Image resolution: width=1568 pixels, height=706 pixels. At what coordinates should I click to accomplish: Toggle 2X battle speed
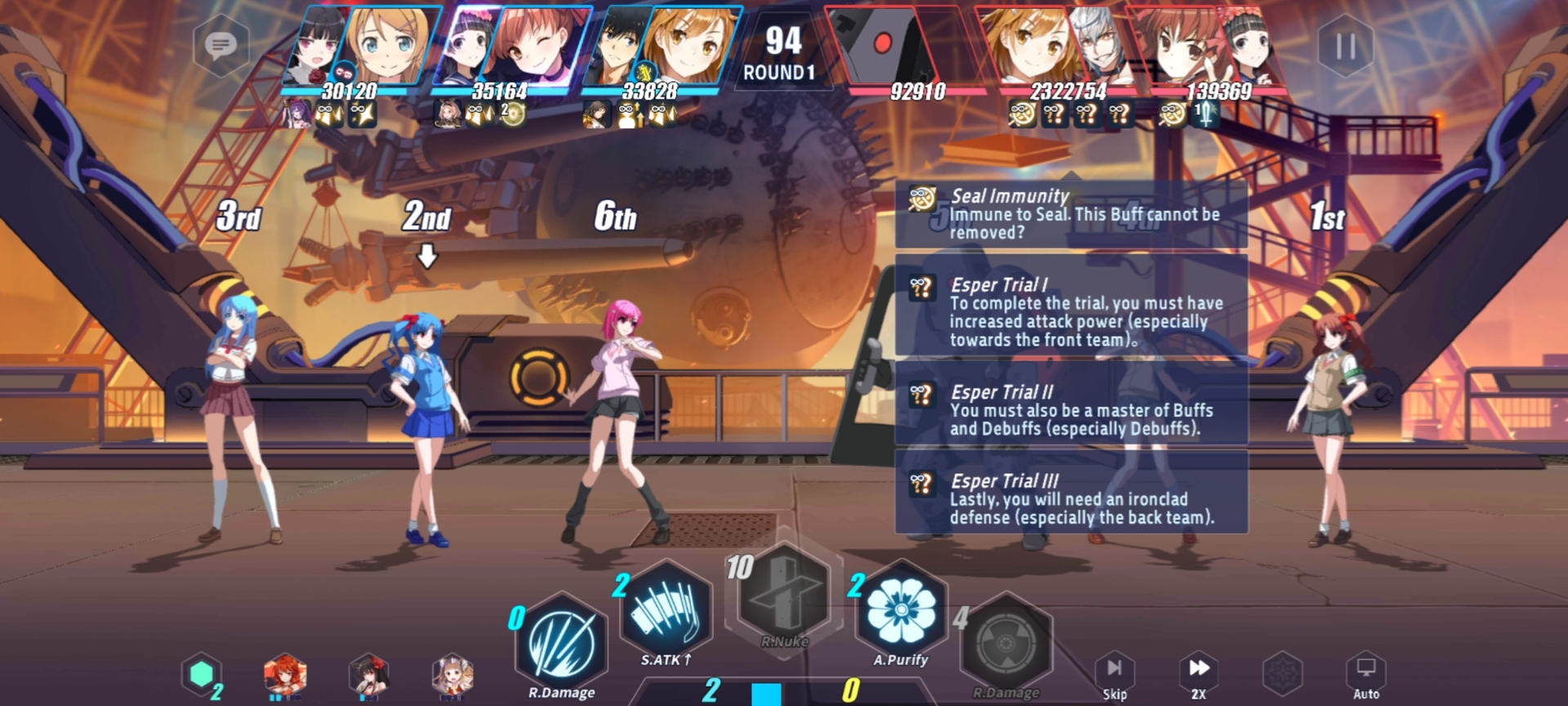tap(1198, 674)
